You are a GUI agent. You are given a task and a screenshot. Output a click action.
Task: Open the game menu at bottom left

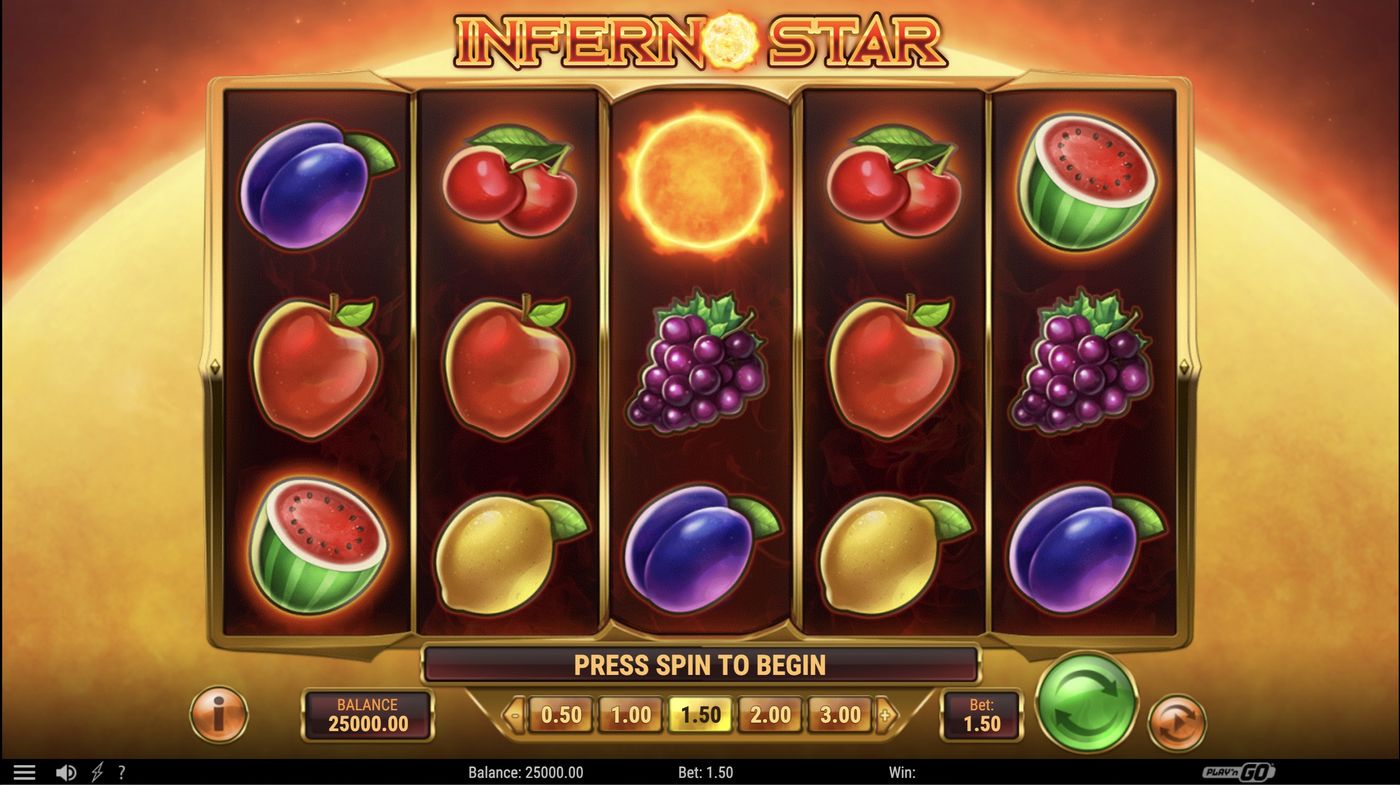click(25, 771)
